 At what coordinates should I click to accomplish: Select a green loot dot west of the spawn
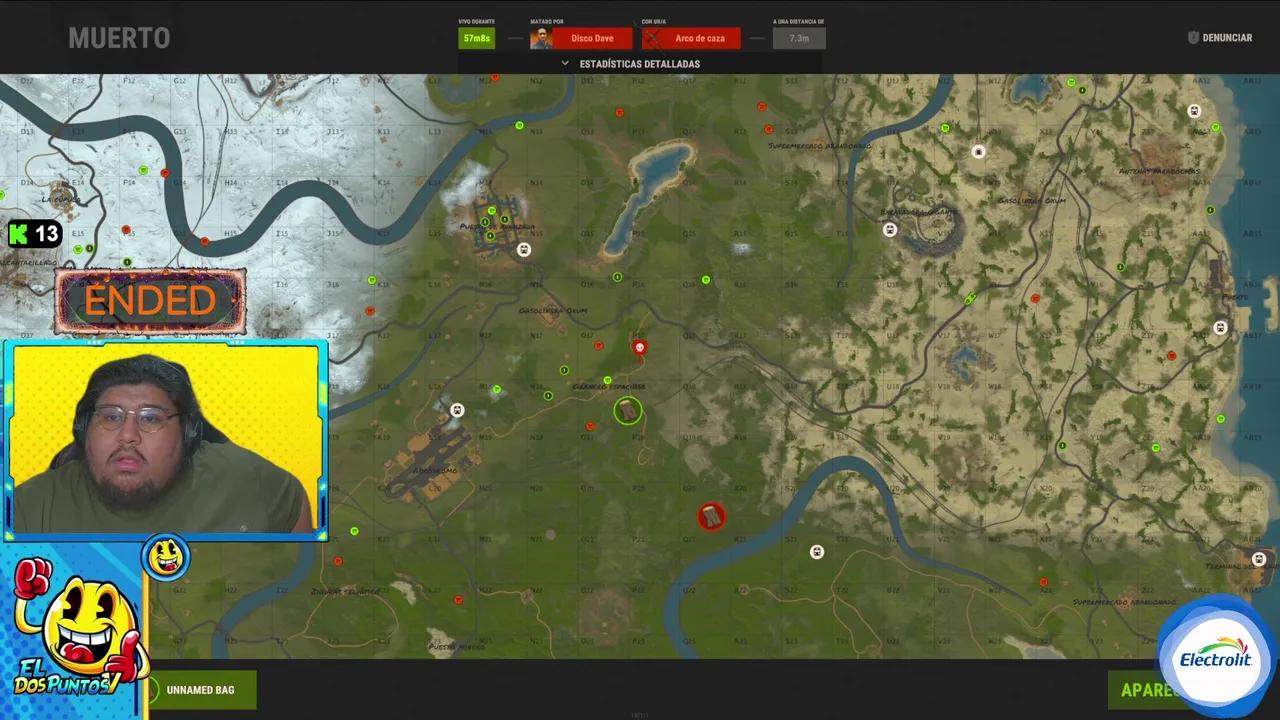(x=549, y=395)
